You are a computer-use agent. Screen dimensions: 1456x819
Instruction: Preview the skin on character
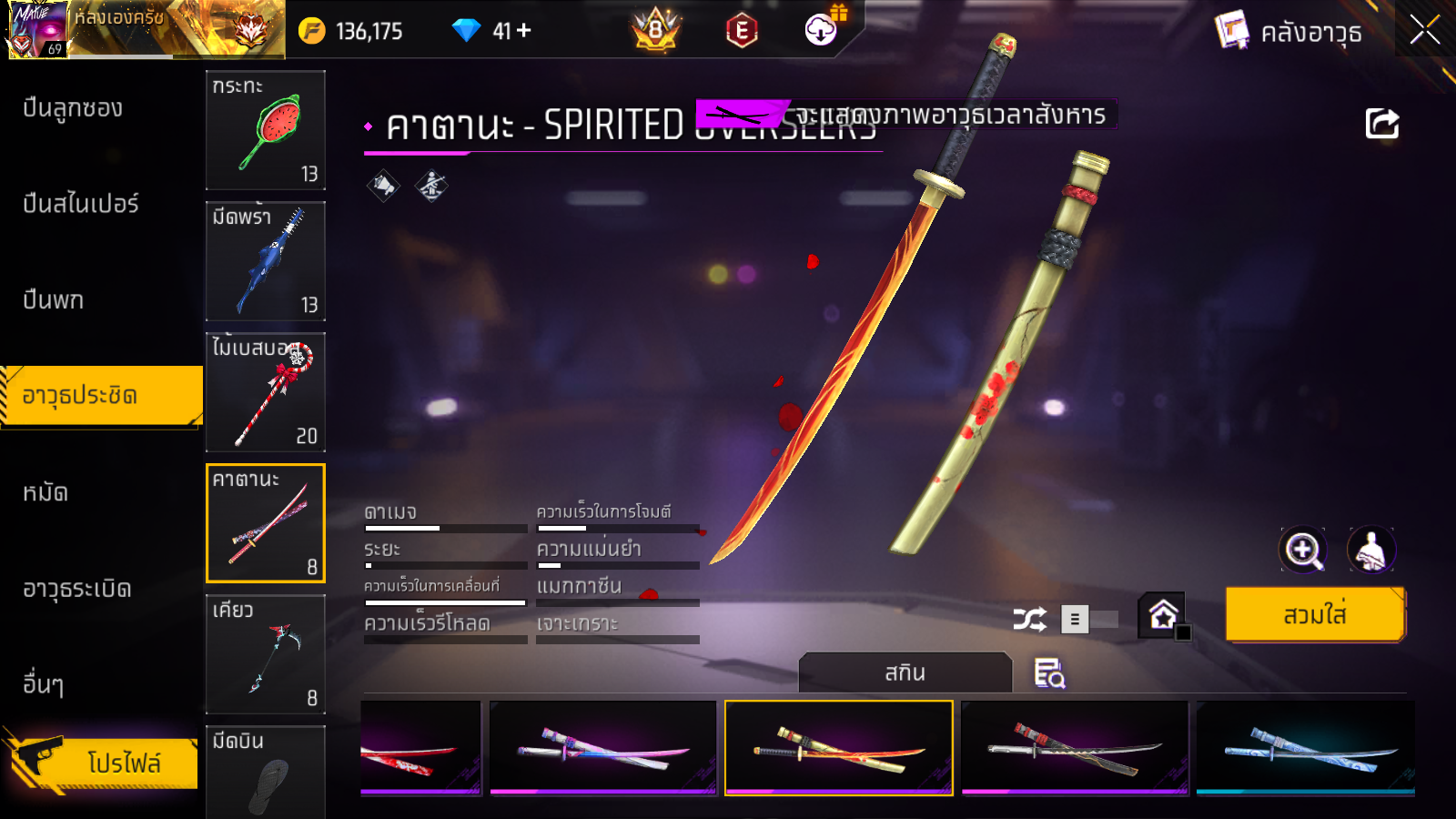1370,550
